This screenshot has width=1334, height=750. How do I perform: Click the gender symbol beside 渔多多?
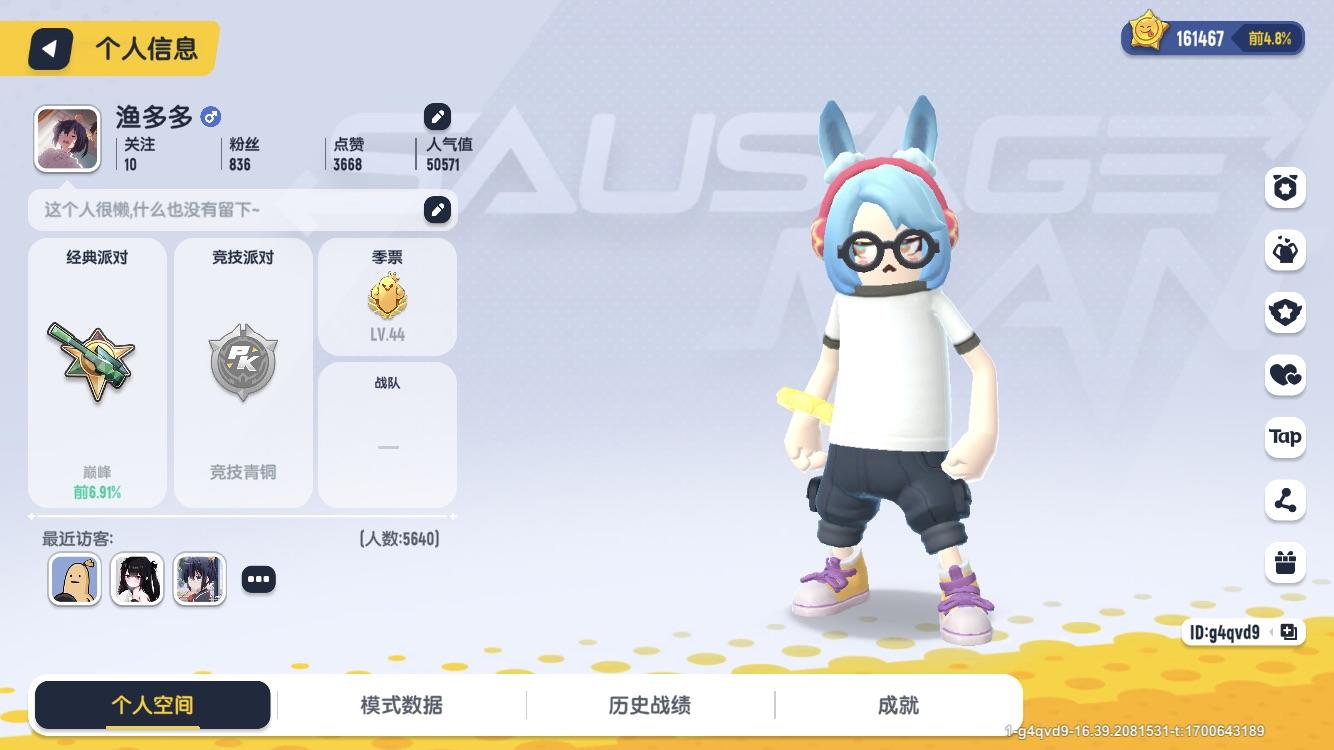click(210, 117)
